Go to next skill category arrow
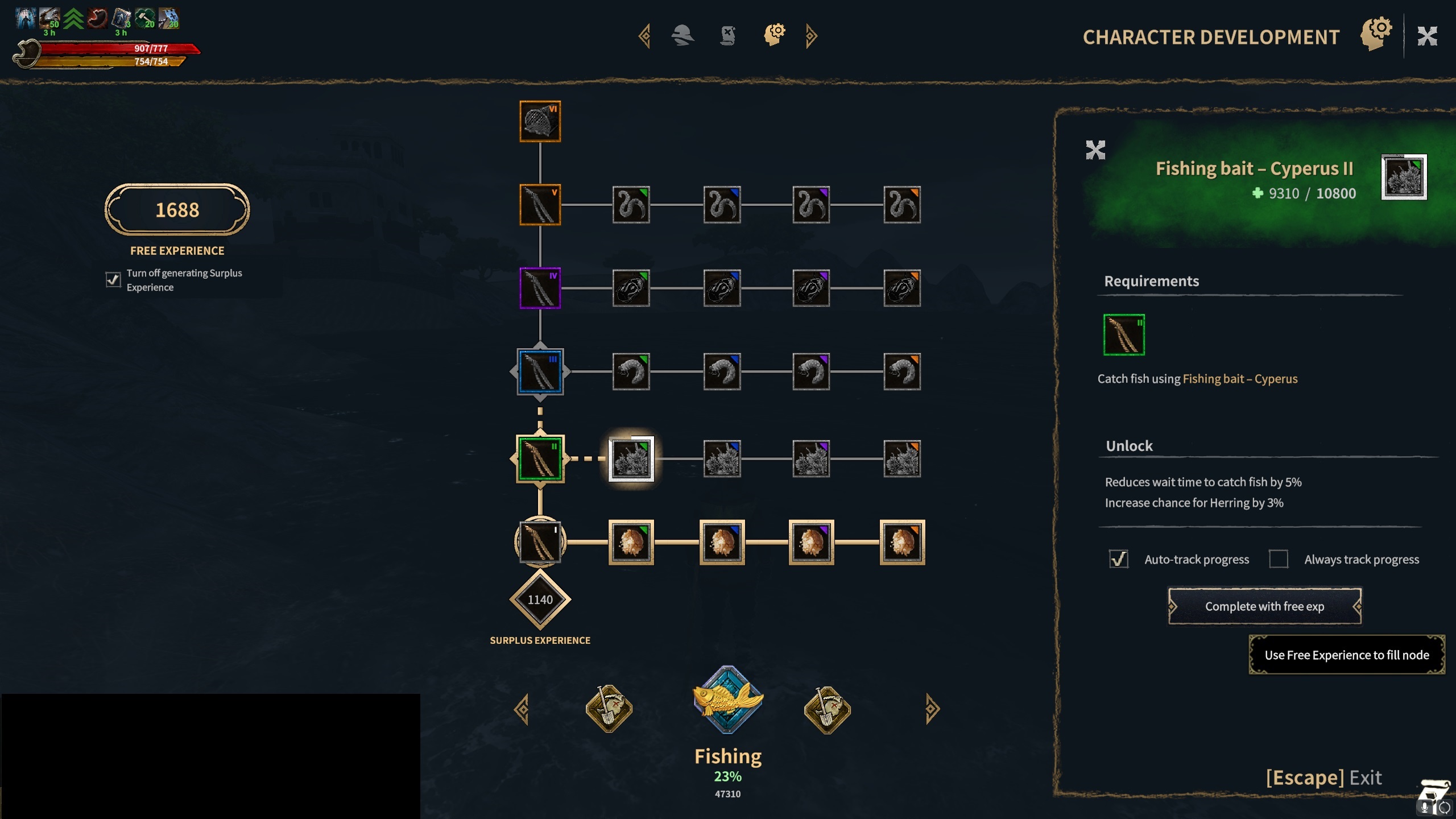 coord(932,709)
